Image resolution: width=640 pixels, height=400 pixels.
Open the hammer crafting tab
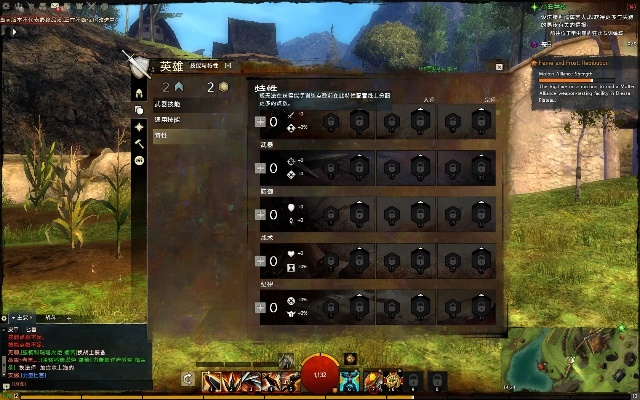point(139,144)
